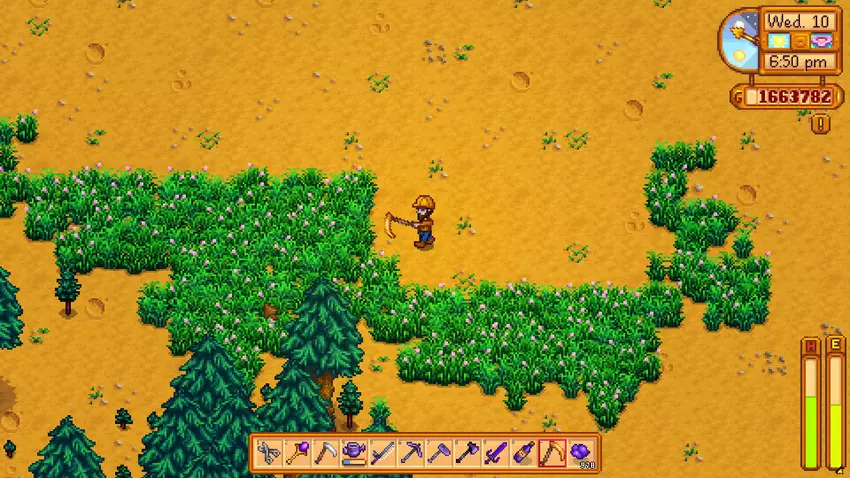
Task: Select the purple bottle item
Action: tap(524, 453)
